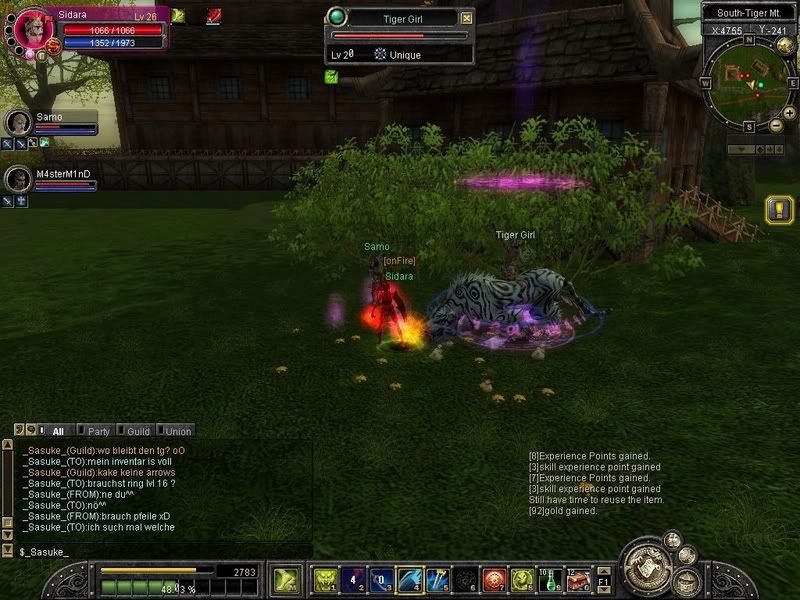Use the highlighted blue slash skill in slot 4

coord(409,579)
